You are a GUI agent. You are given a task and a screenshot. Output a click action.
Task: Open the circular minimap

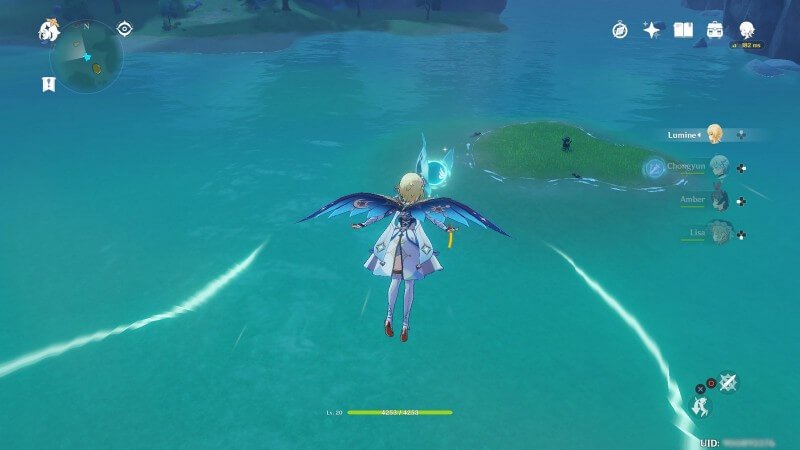pyautogui.click(x=86, y=56)
